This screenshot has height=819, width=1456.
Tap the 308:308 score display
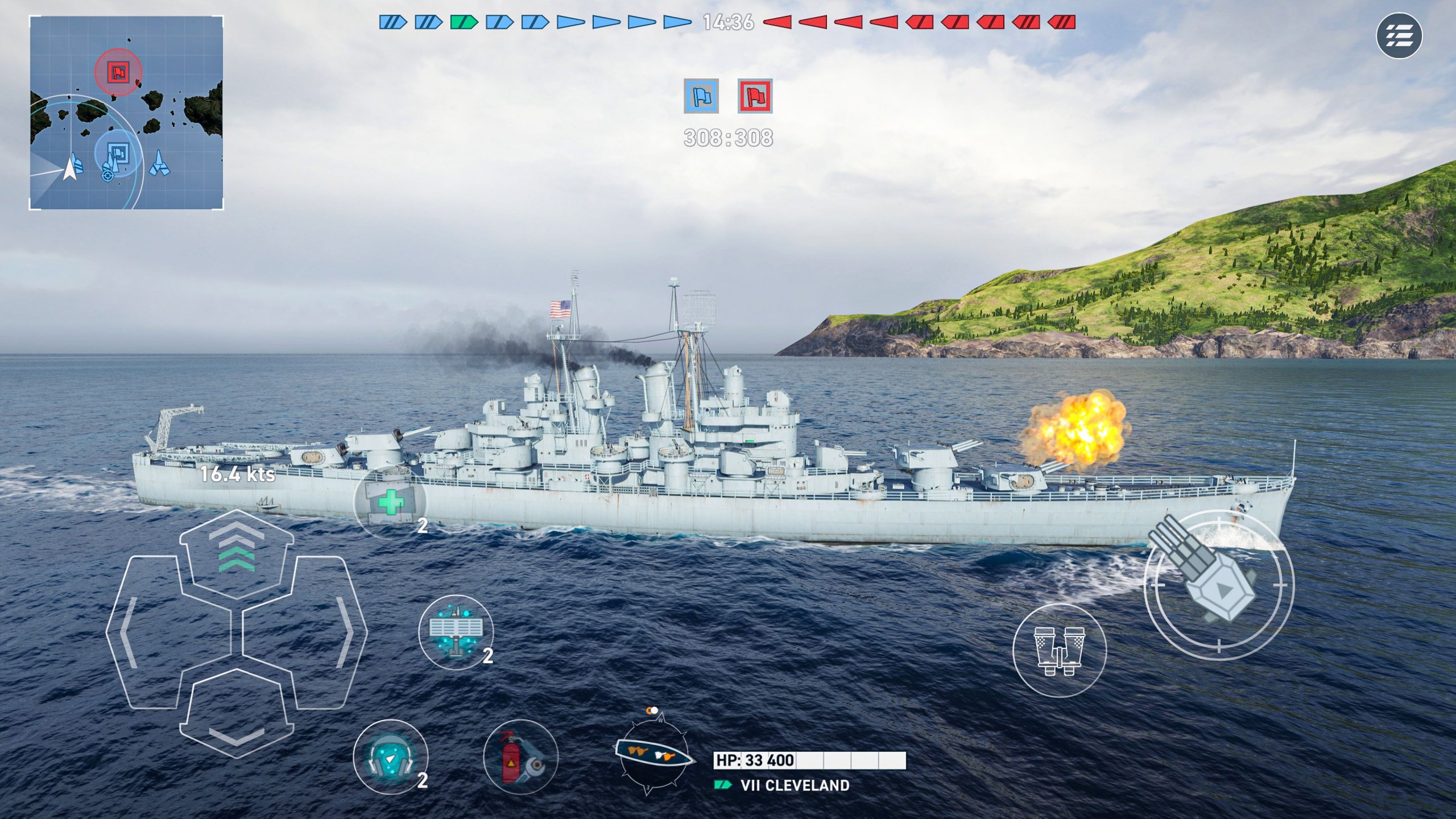tap(728, 136)
